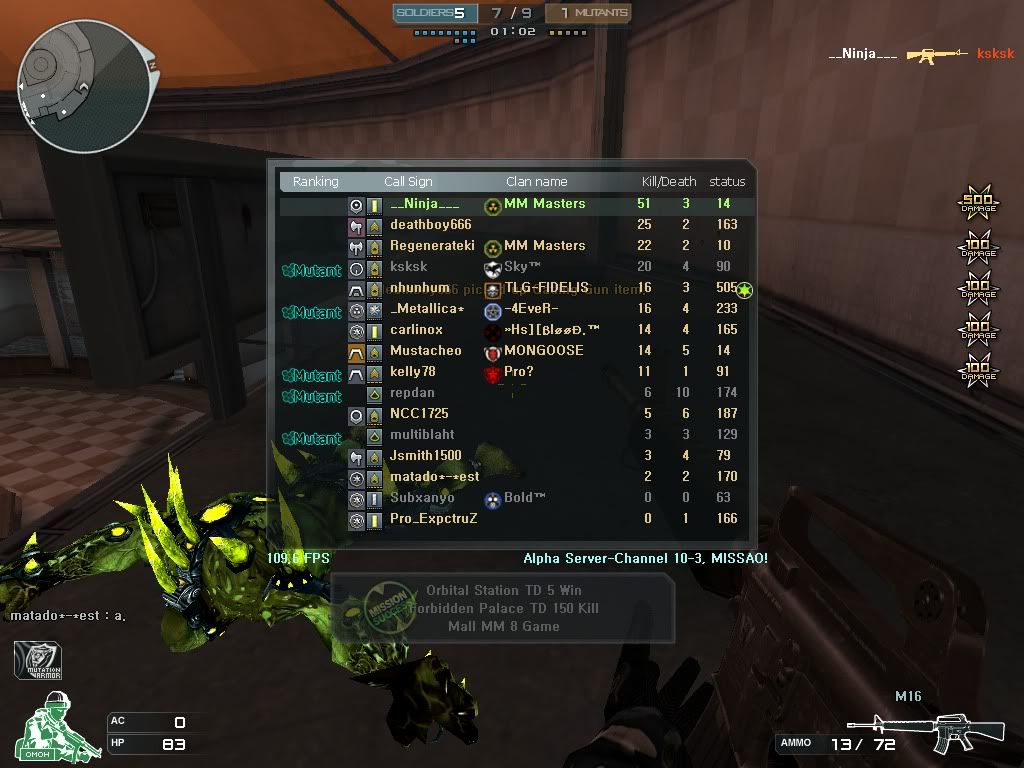1024x768 pixels.
Task: Click the kelly78 player row
Action: (513, 372)
